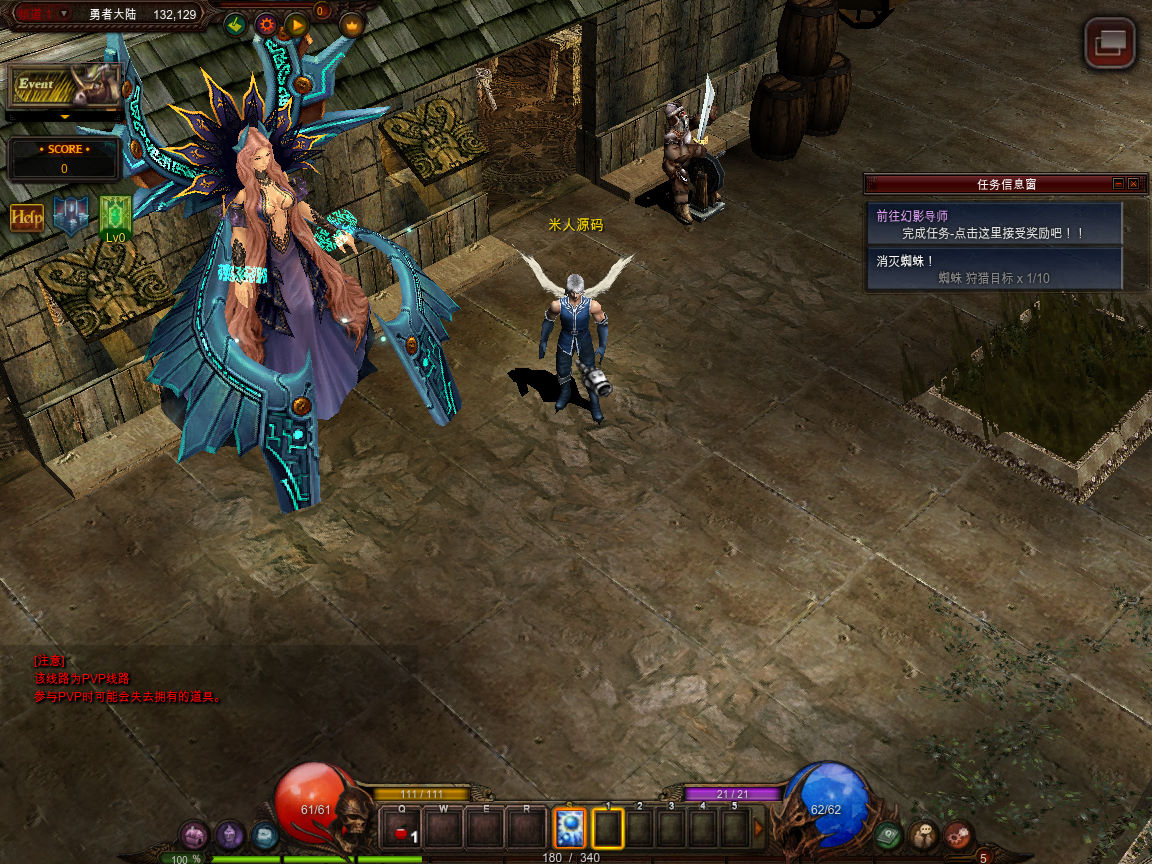Screen dimensions: 1152x864
Task: Open the channel dropdown in the top bar
Action: coord(64,13)
